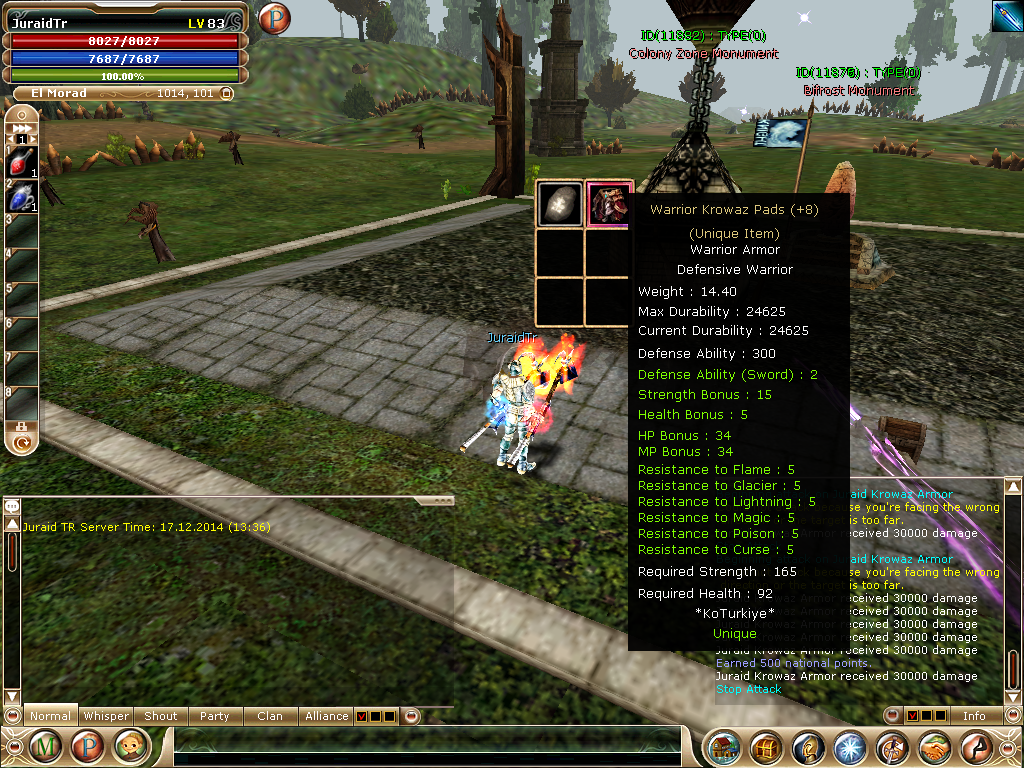The height and width of the screenshot is (768, 1024).
Task: Click the sword icon in top-right corner
Action: click(x=1006, y=16)
